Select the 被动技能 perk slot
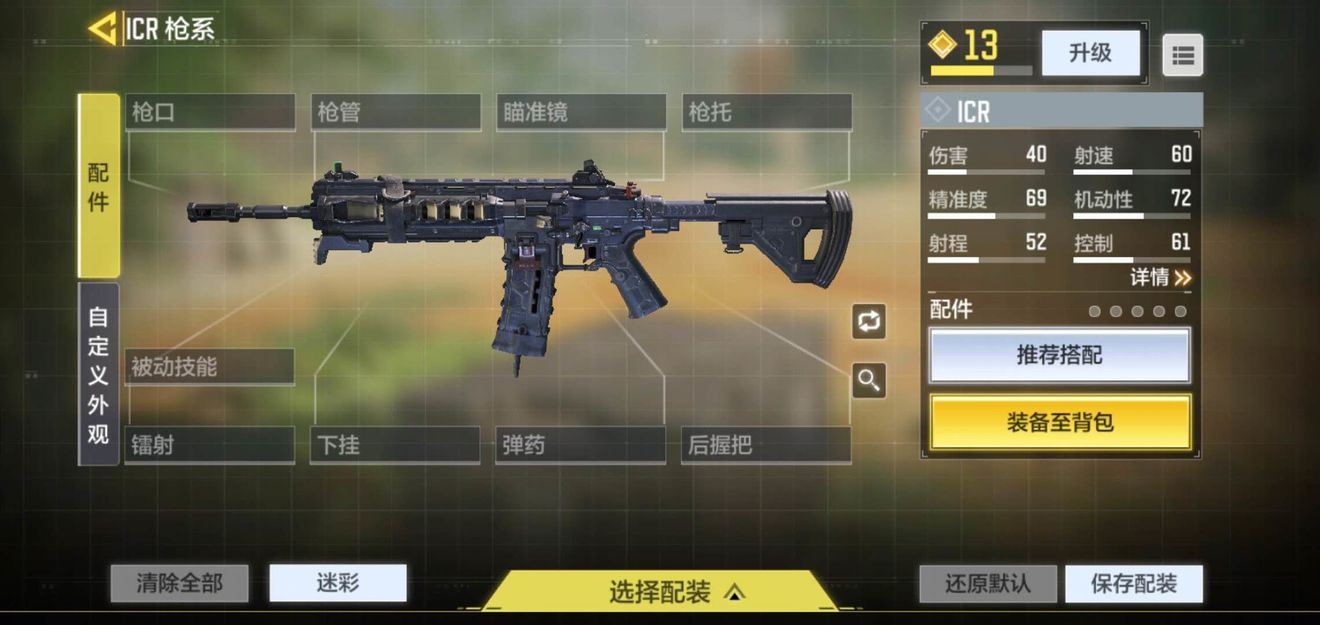The width and height of the screenshot is (1320, 625). (x=210, y=367)
